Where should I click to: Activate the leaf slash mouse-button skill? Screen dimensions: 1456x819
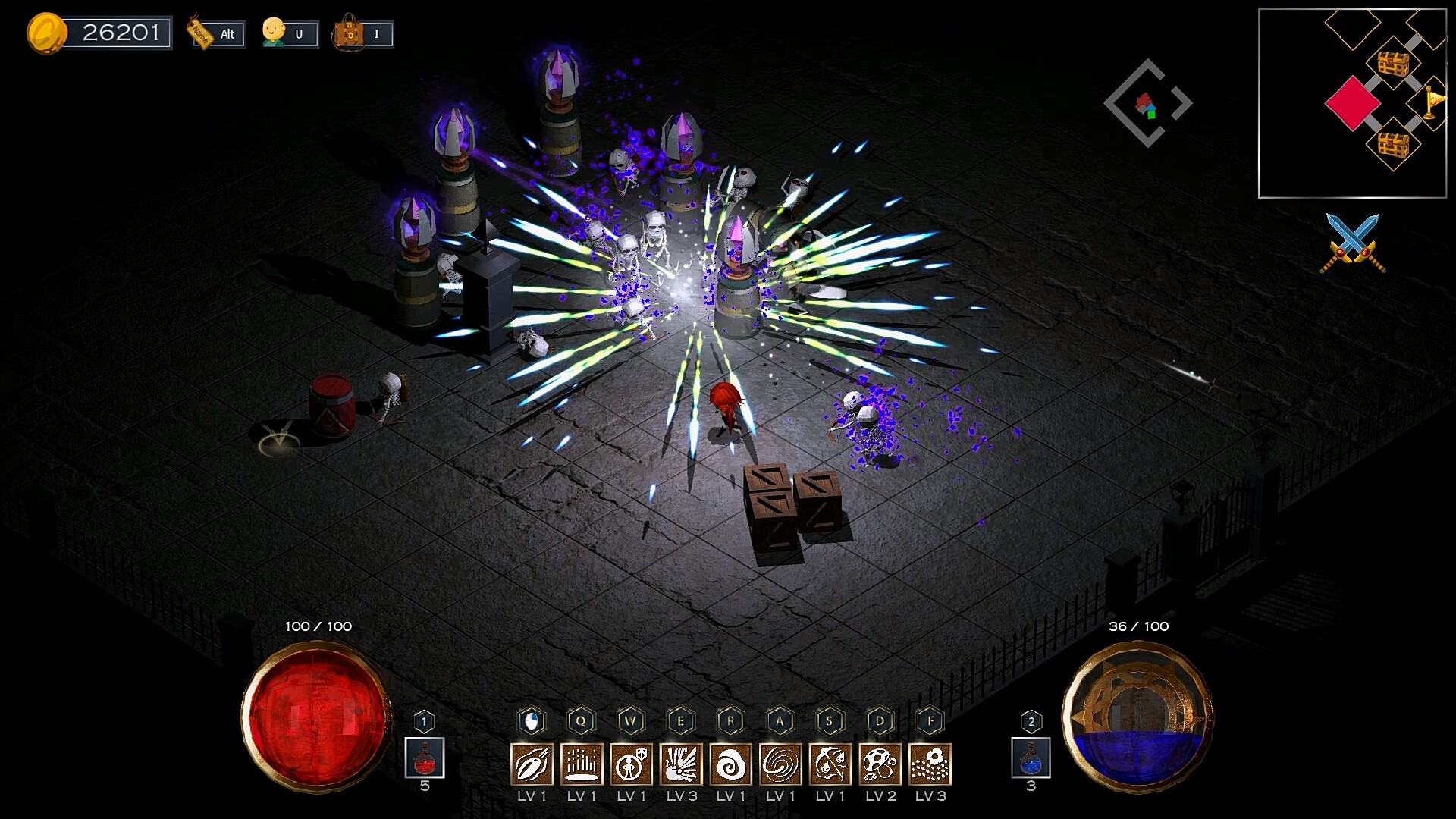(x=532, y=764)
